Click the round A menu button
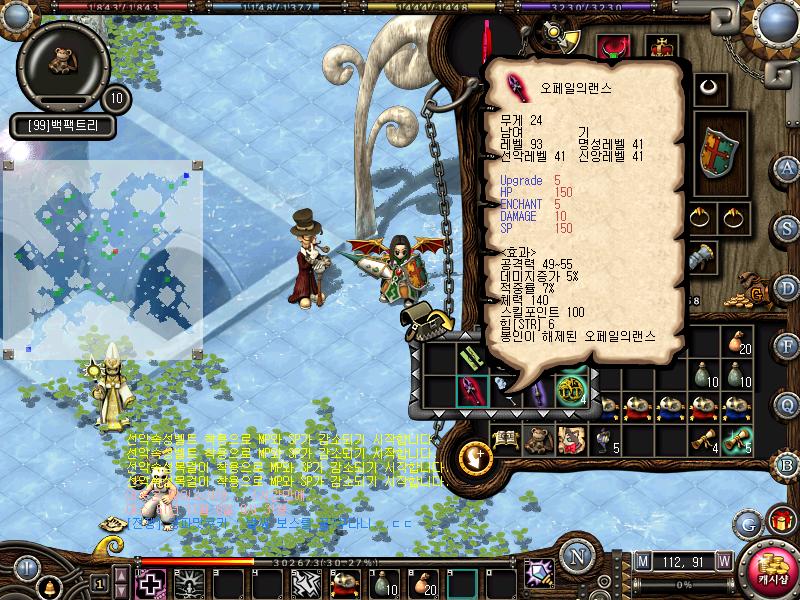Viewport: 800px width, 600px height. pos(787,168)
